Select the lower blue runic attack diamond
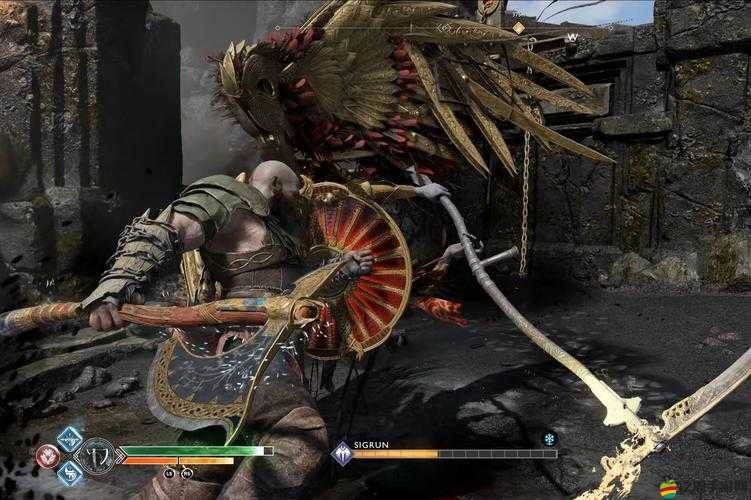This screenshot has height=500, width=751. pyautogui.click(x=70, y=472)
